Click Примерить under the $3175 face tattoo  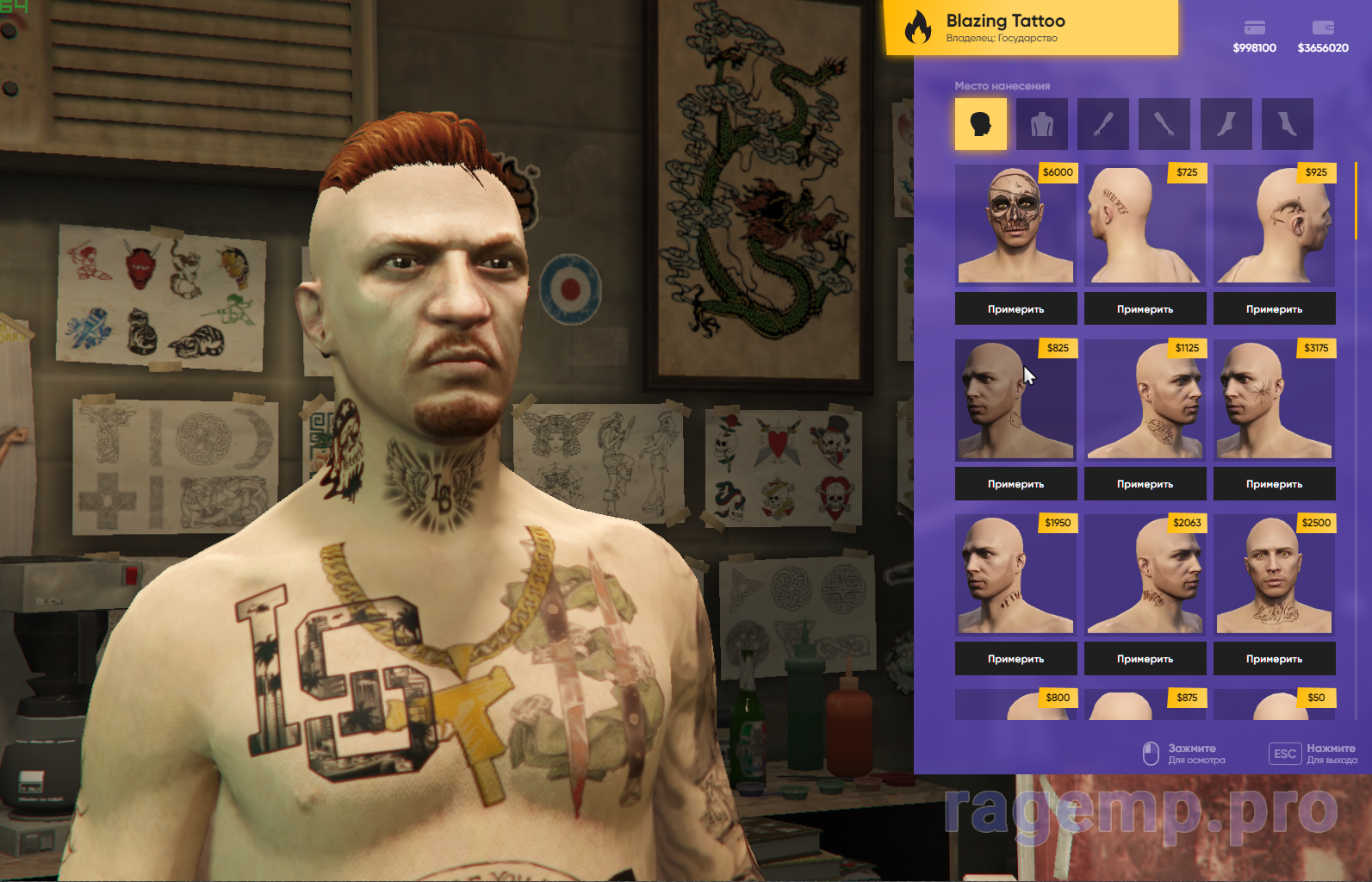tap(1274, 484)
